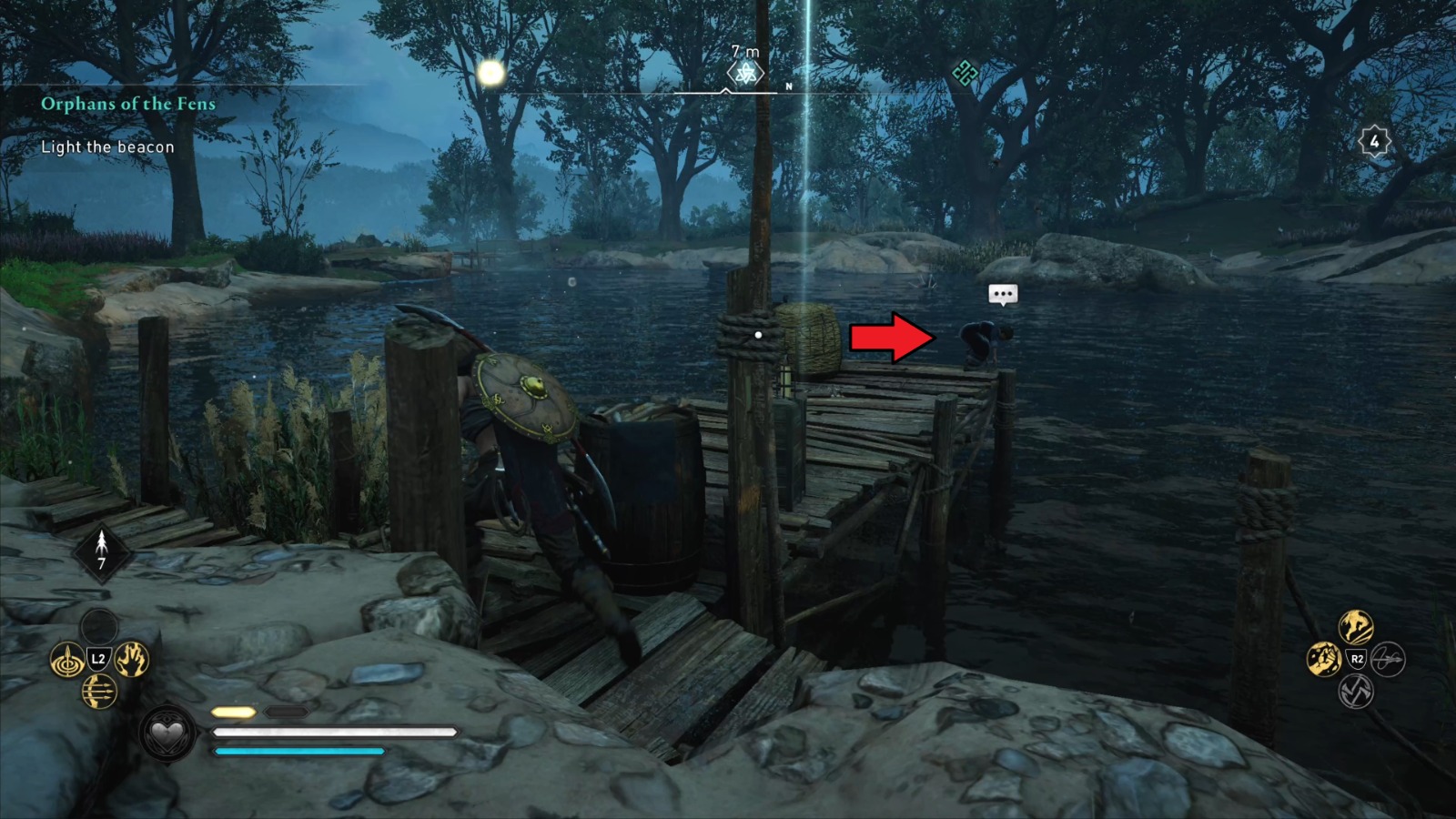Click the gold fist ability icon
1456x819 pixels.
[x=1324, y=659]
